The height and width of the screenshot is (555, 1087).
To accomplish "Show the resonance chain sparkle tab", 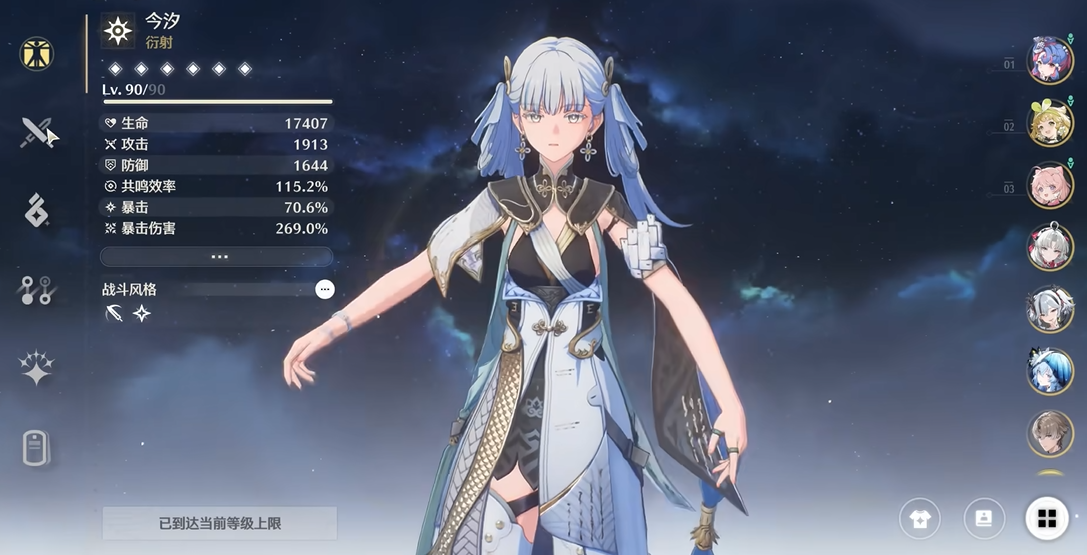I will tap(37, 368).
